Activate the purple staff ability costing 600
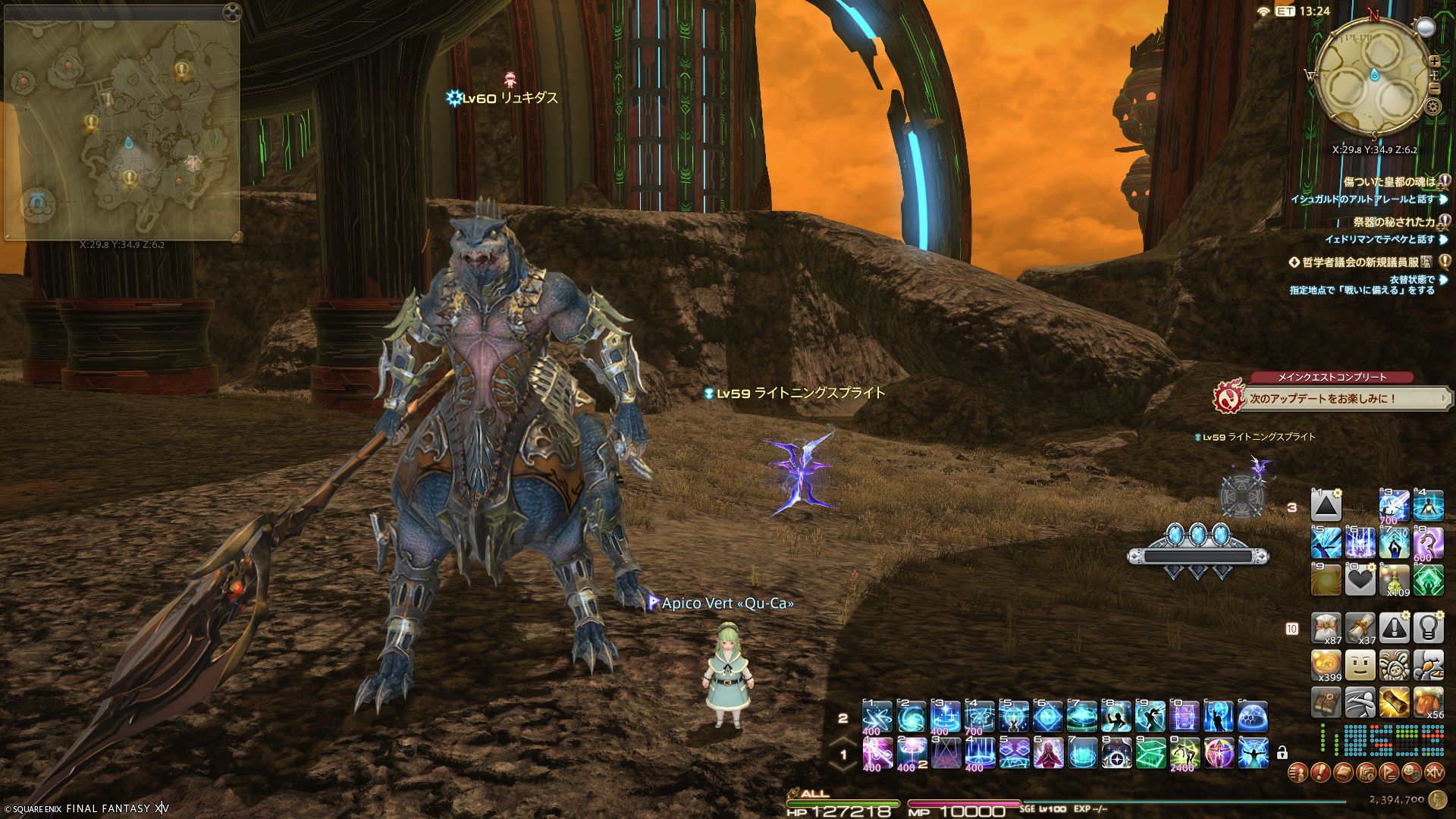The width and height of the screenshot is (1456, 819). point(1428,543)
